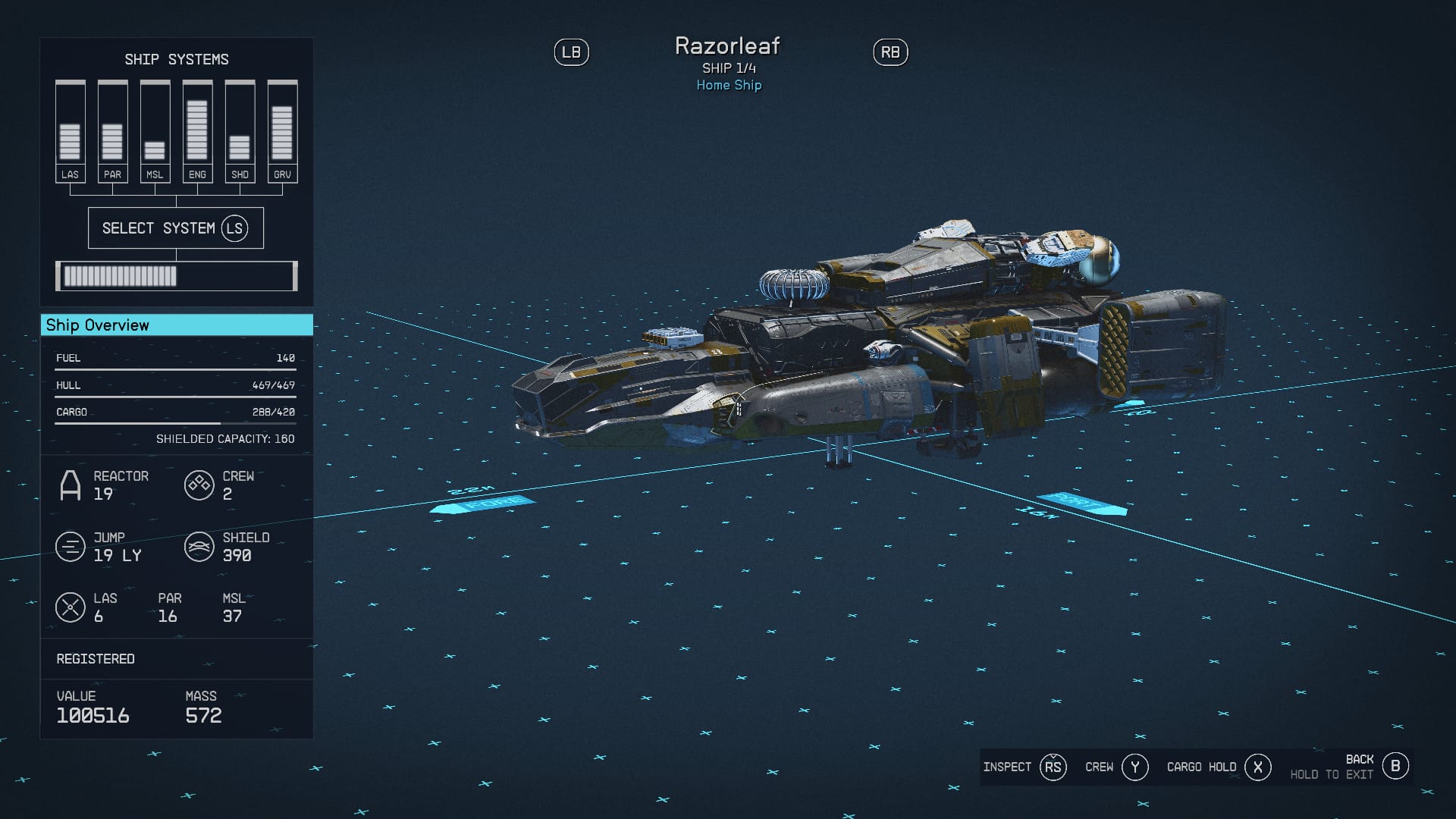This screenshot has height=819, width=1456.
Task: Open Cargo Hold via X prompt
Action: pos(1257,767)
